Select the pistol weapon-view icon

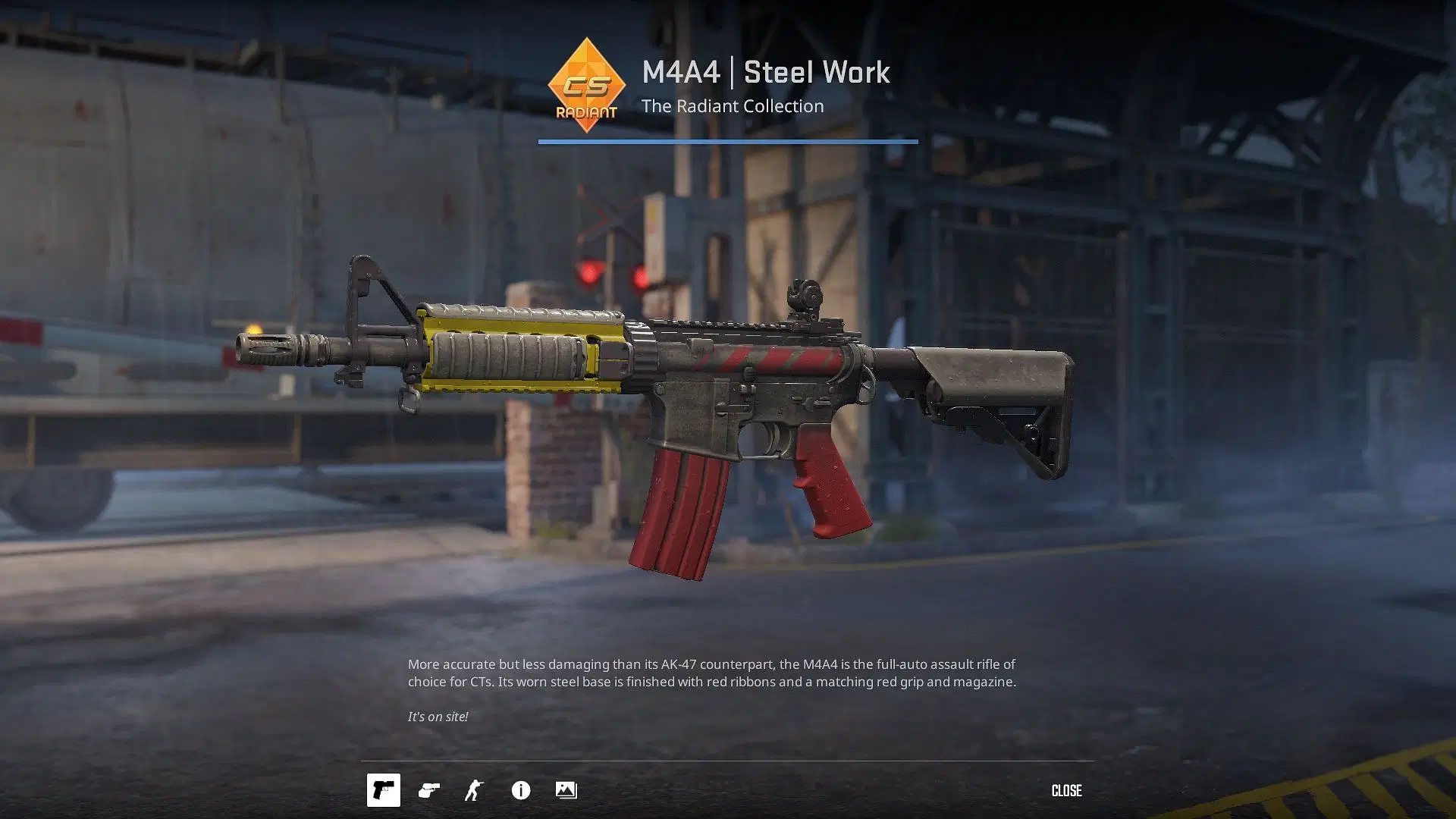383,790
